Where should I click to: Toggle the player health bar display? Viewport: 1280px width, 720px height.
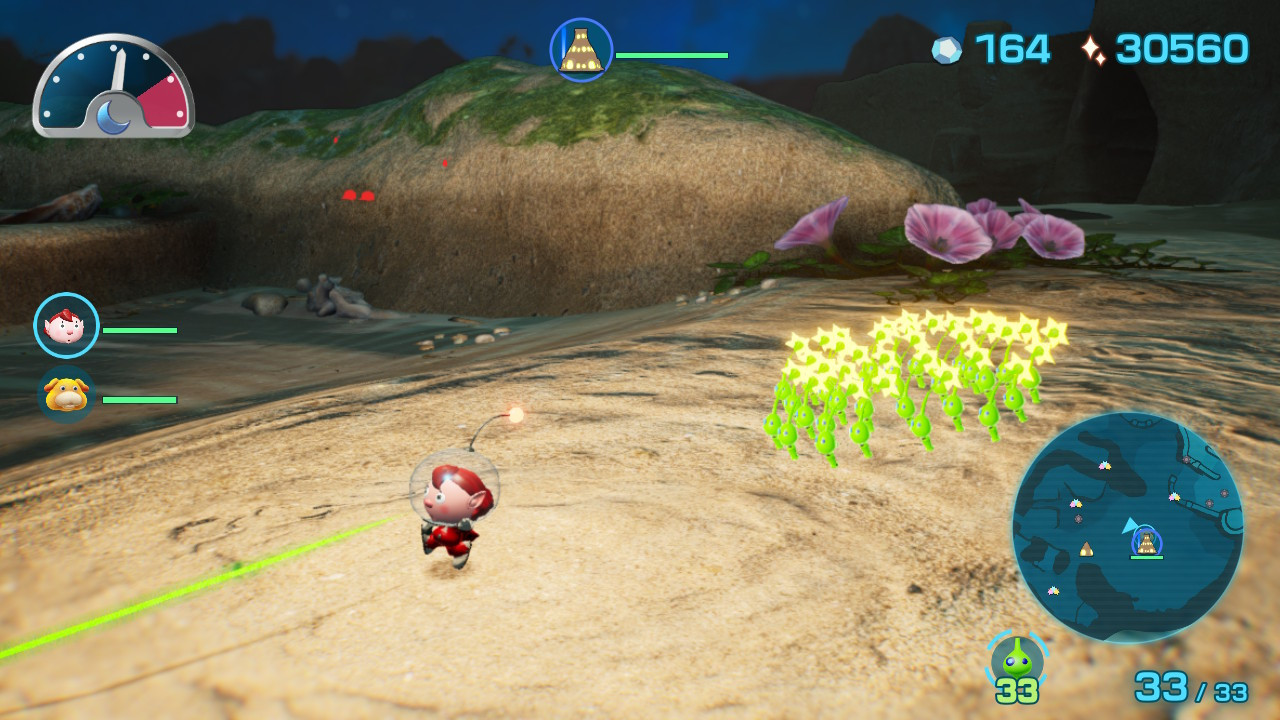[140, 329]
